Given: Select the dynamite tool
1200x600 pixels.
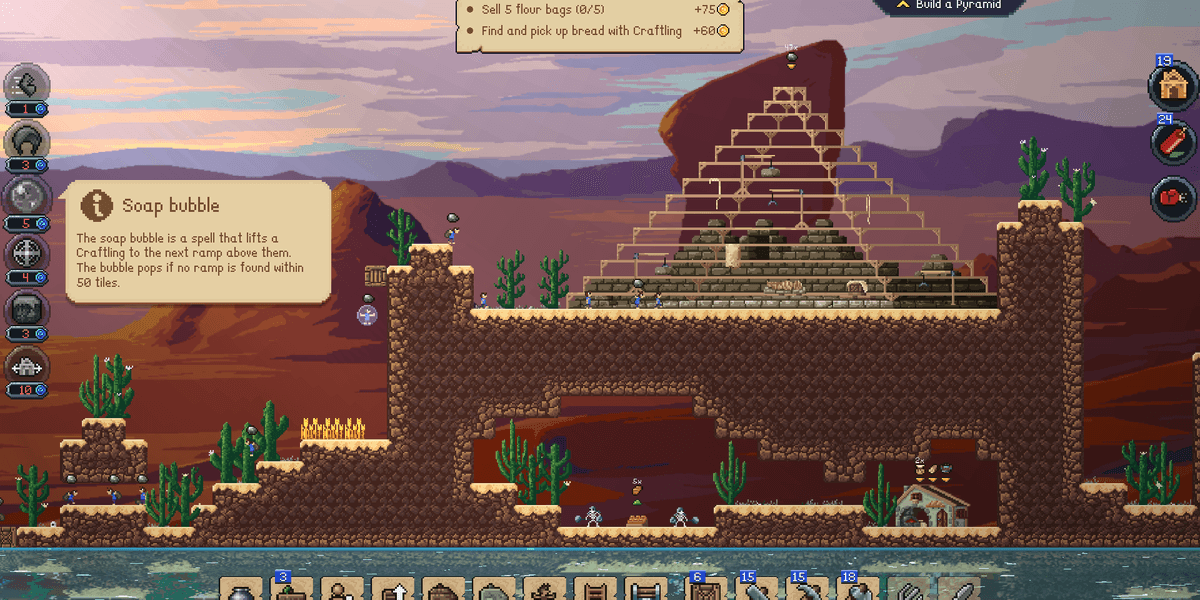Looking at the screenshot, I should [x=1172, y=143].
